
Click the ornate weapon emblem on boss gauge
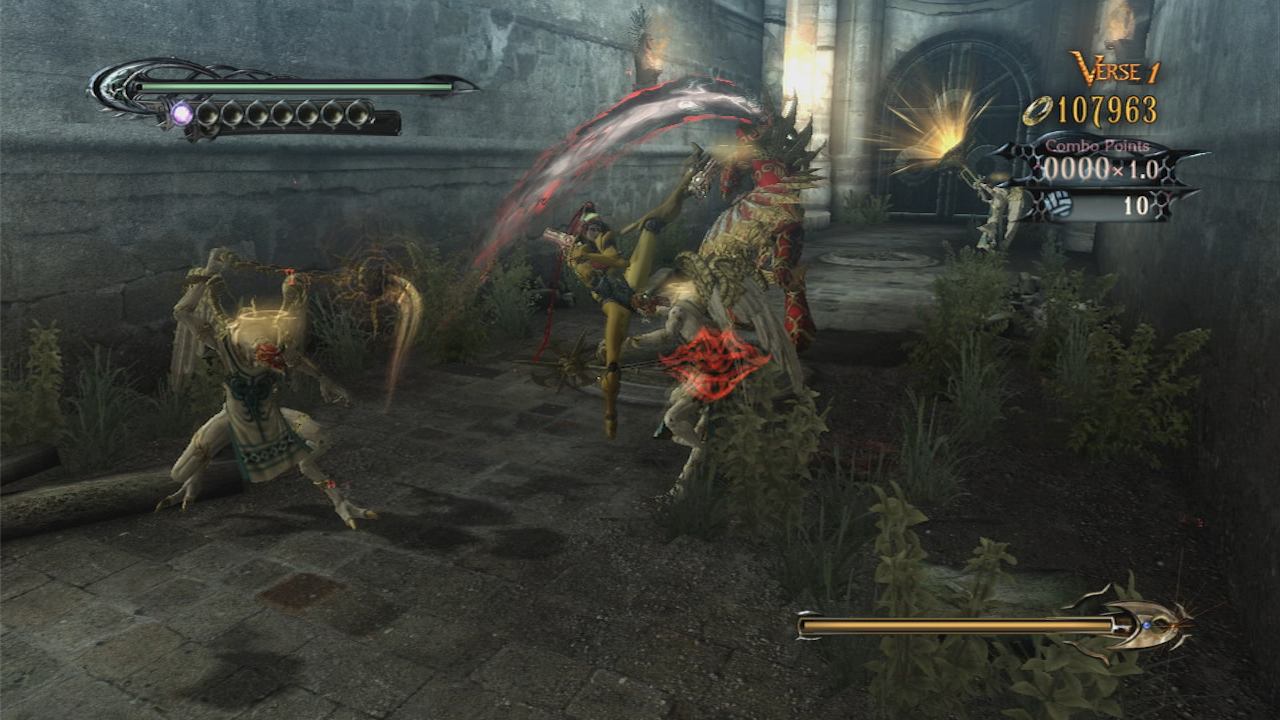[x=1139, y=623]
